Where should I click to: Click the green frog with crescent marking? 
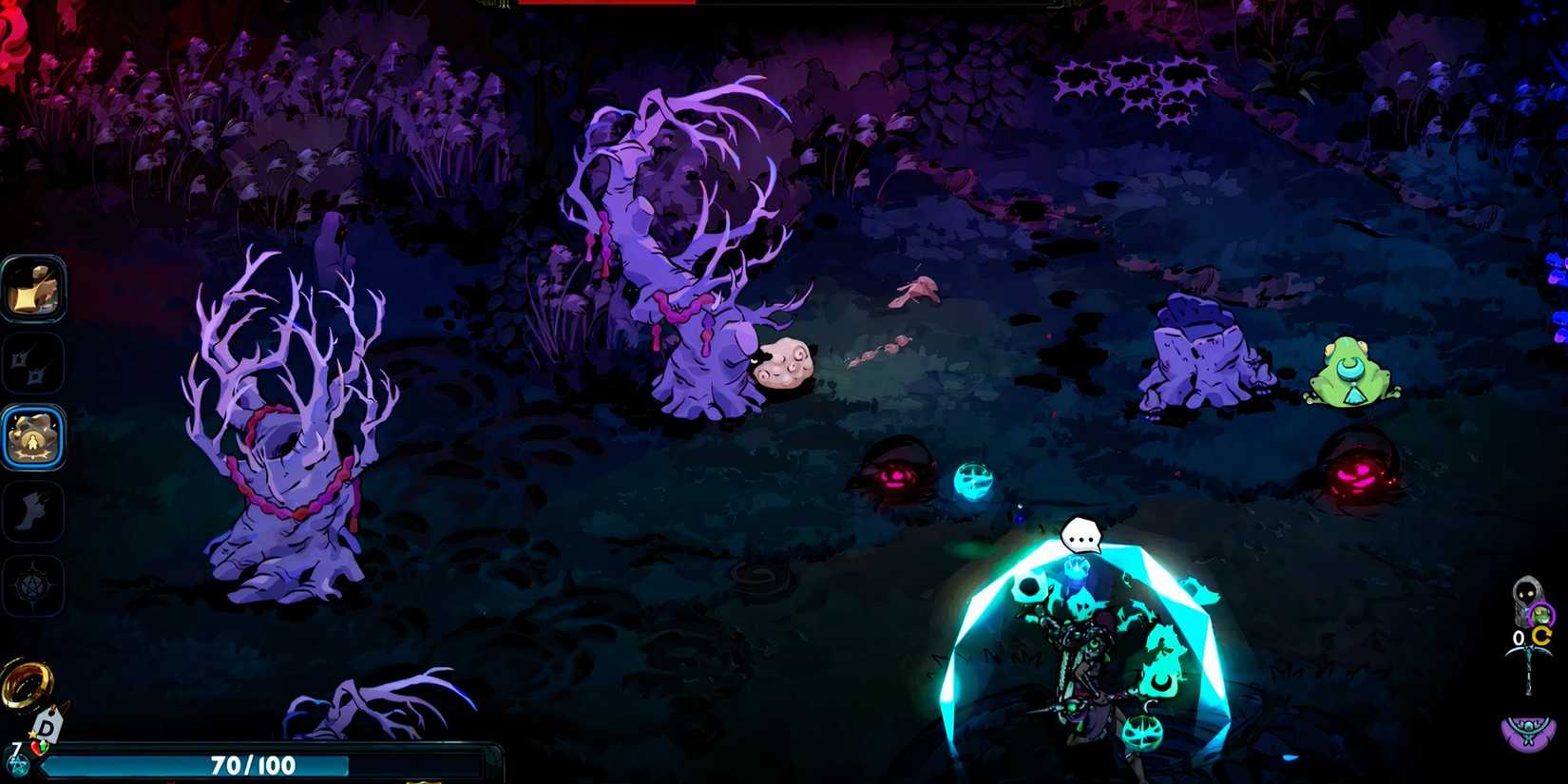point(1352,374)
